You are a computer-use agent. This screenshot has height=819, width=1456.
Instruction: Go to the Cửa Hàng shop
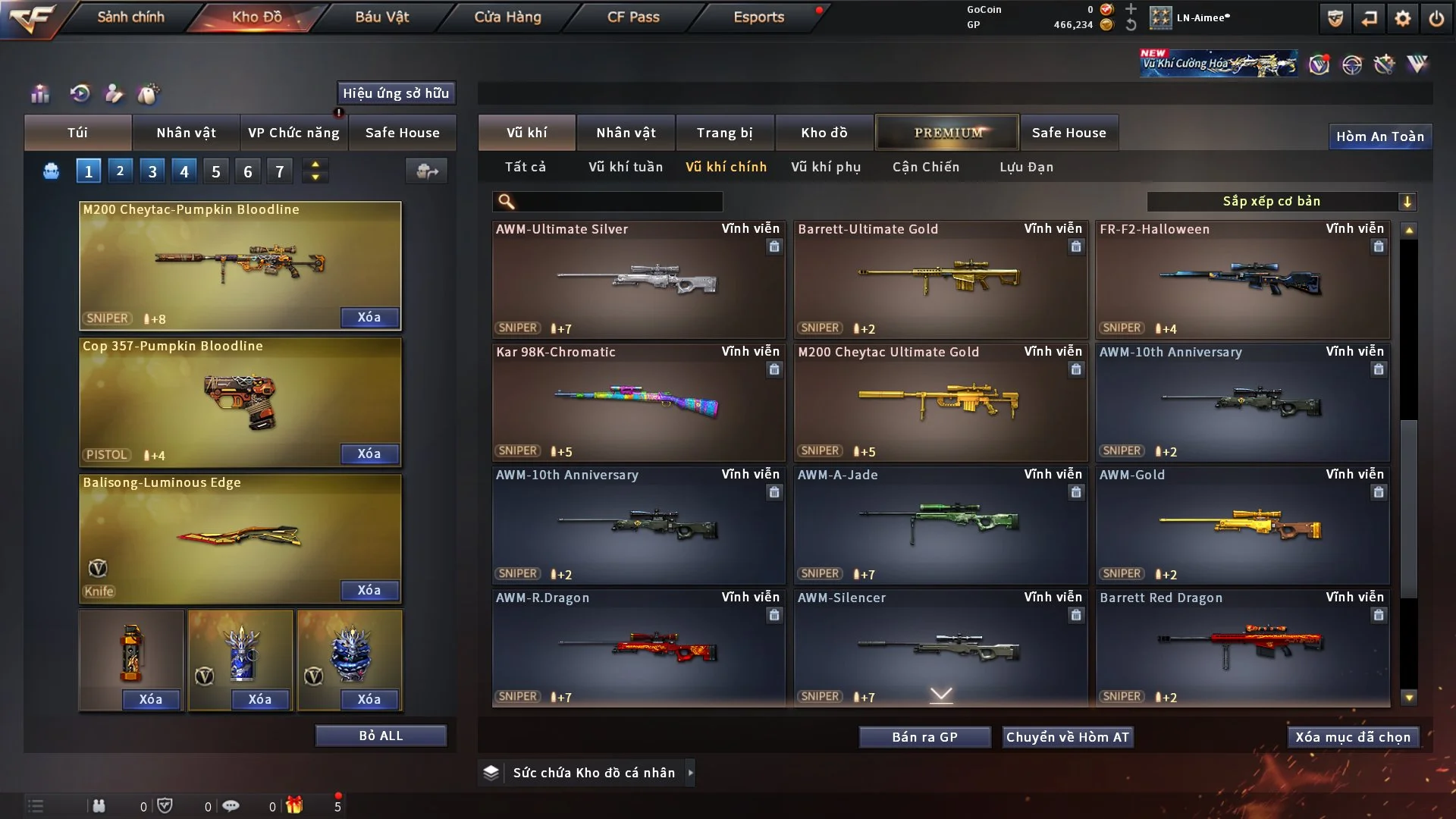[507, 17]
